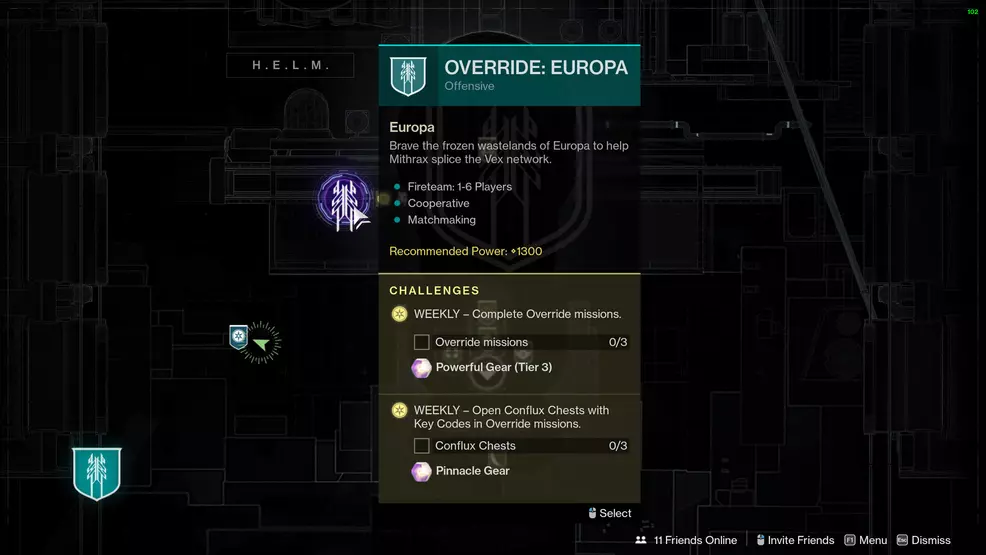Choose Invite Friends in the footer

pos(795,540)
